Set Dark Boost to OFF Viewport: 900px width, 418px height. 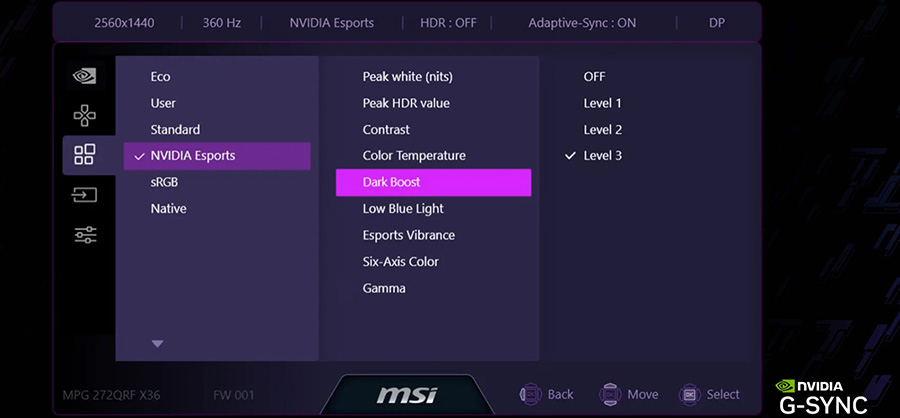[x=594, y=77]
